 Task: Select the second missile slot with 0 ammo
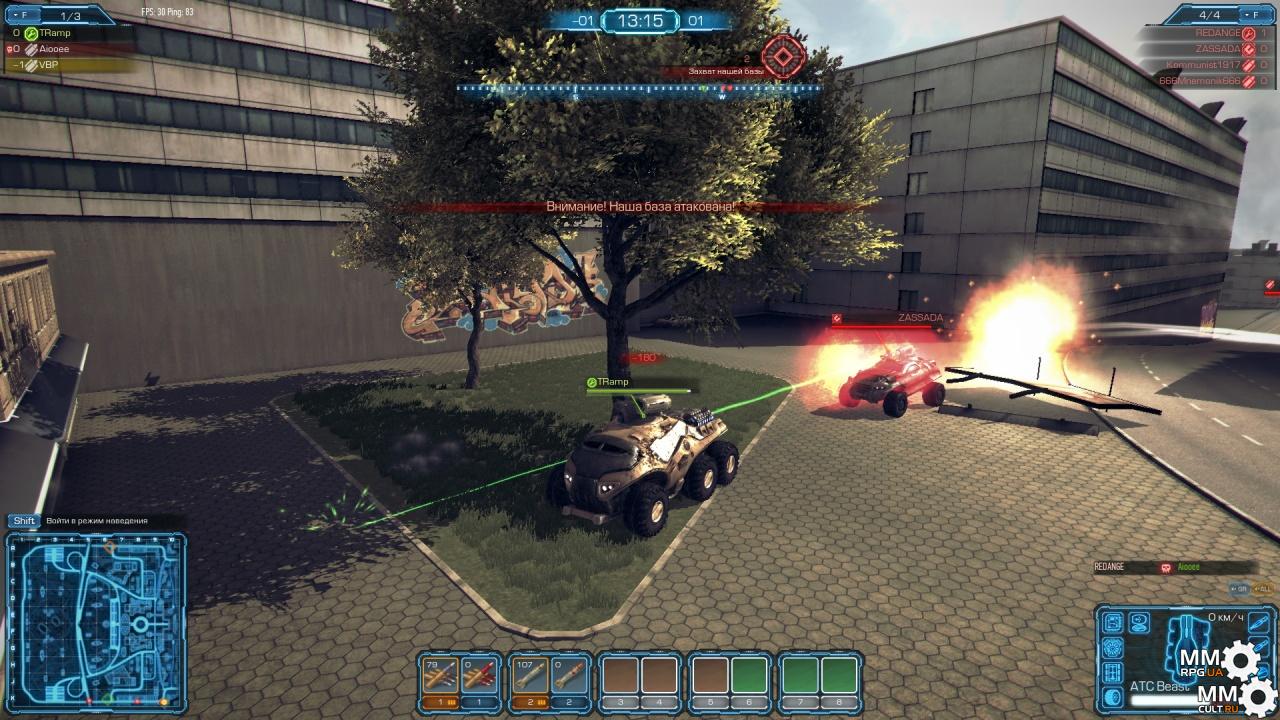568,677
